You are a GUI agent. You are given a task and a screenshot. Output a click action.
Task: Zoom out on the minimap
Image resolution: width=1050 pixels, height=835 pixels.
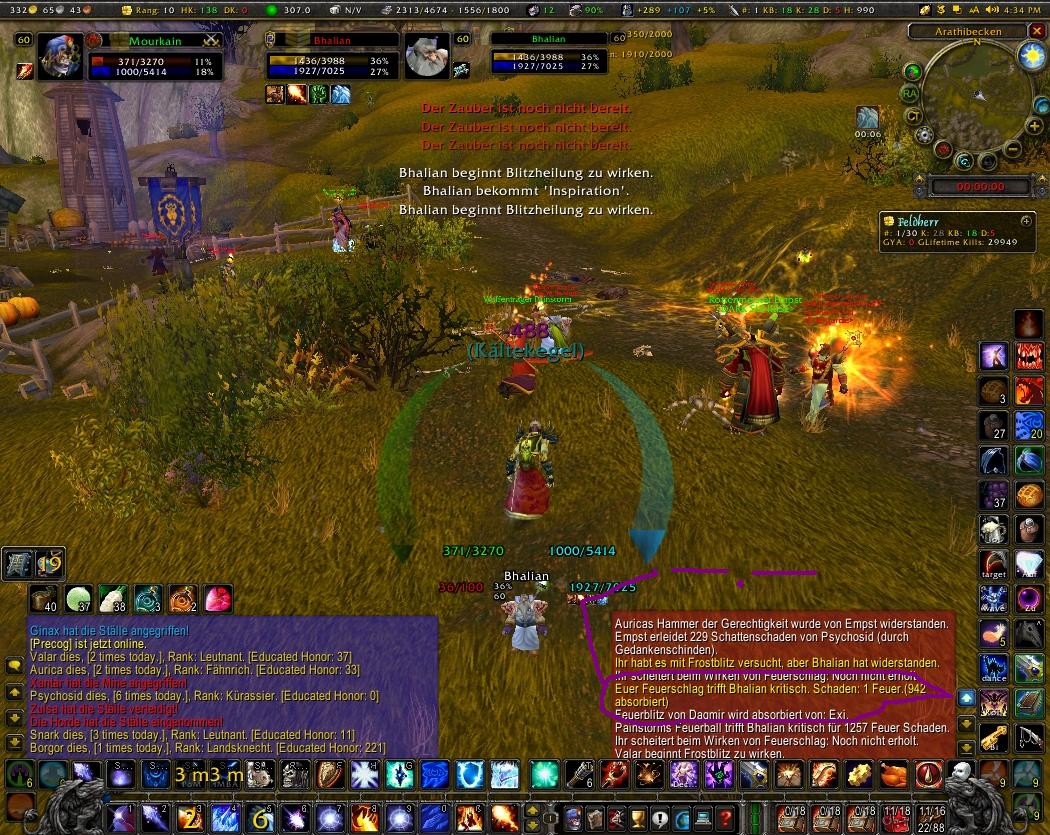tap(1013, 150)
